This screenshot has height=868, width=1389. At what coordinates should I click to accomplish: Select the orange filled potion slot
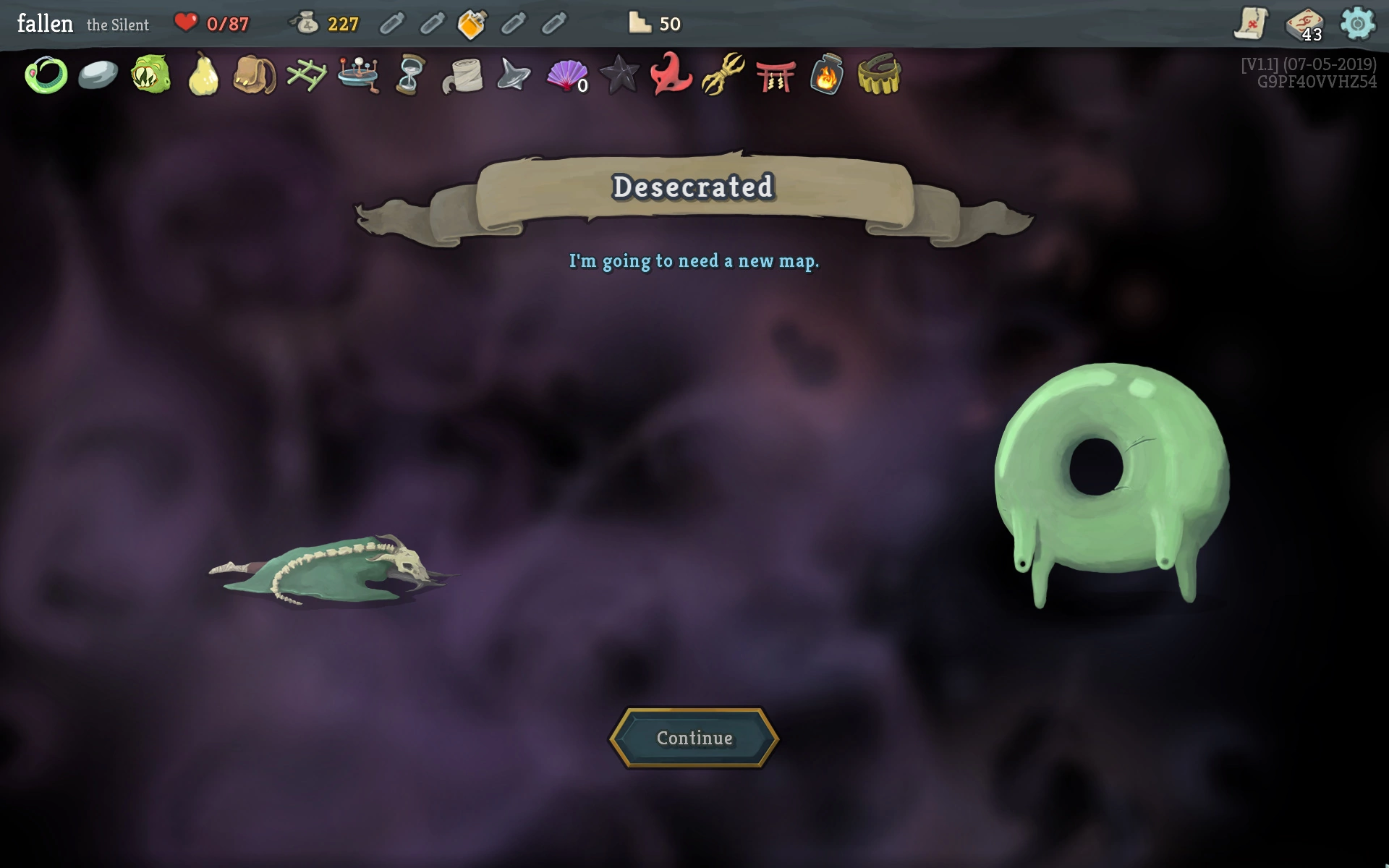click(x=472, y=24)
